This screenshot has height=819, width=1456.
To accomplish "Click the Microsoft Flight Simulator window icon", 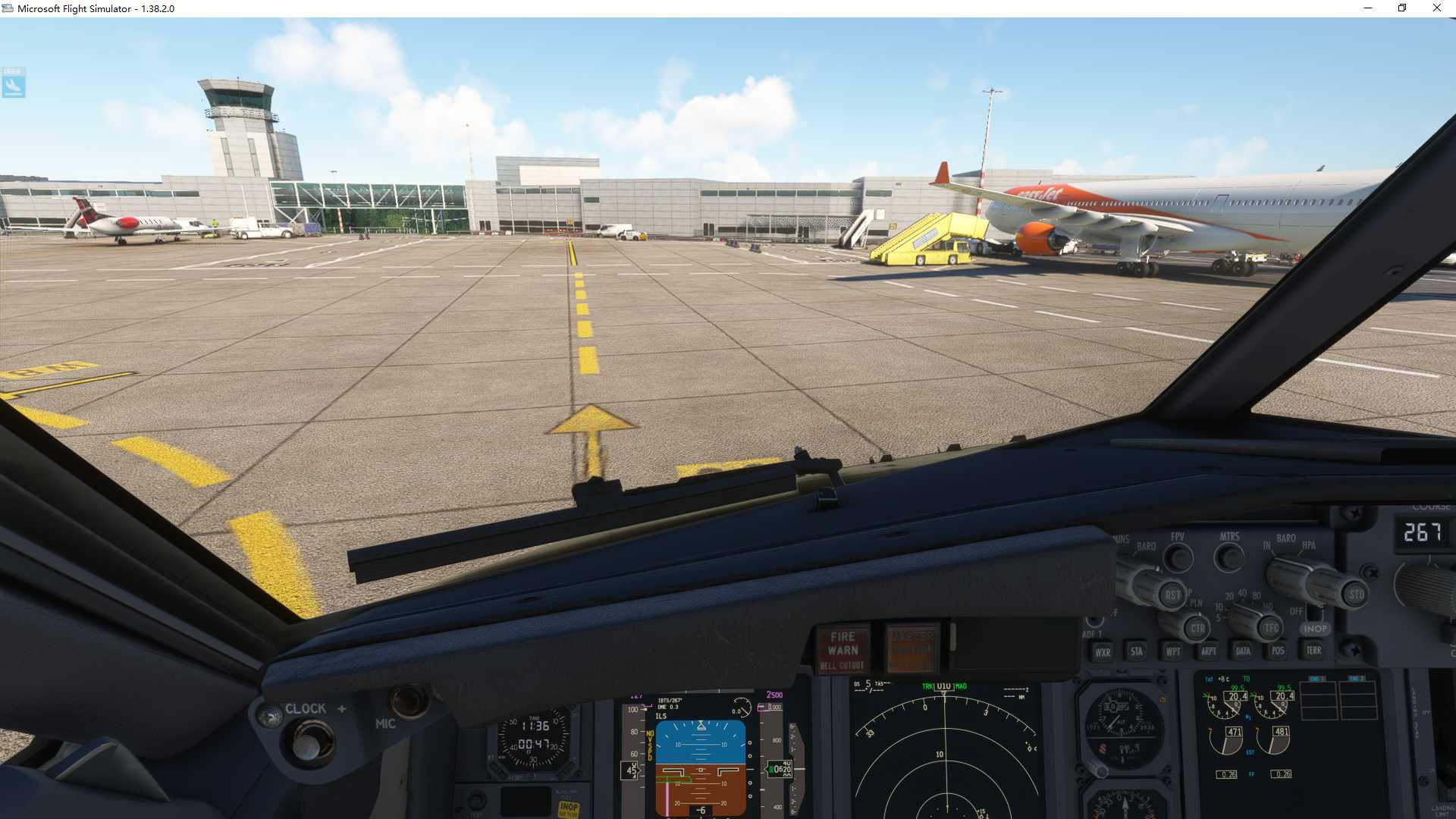I will 7,8.
